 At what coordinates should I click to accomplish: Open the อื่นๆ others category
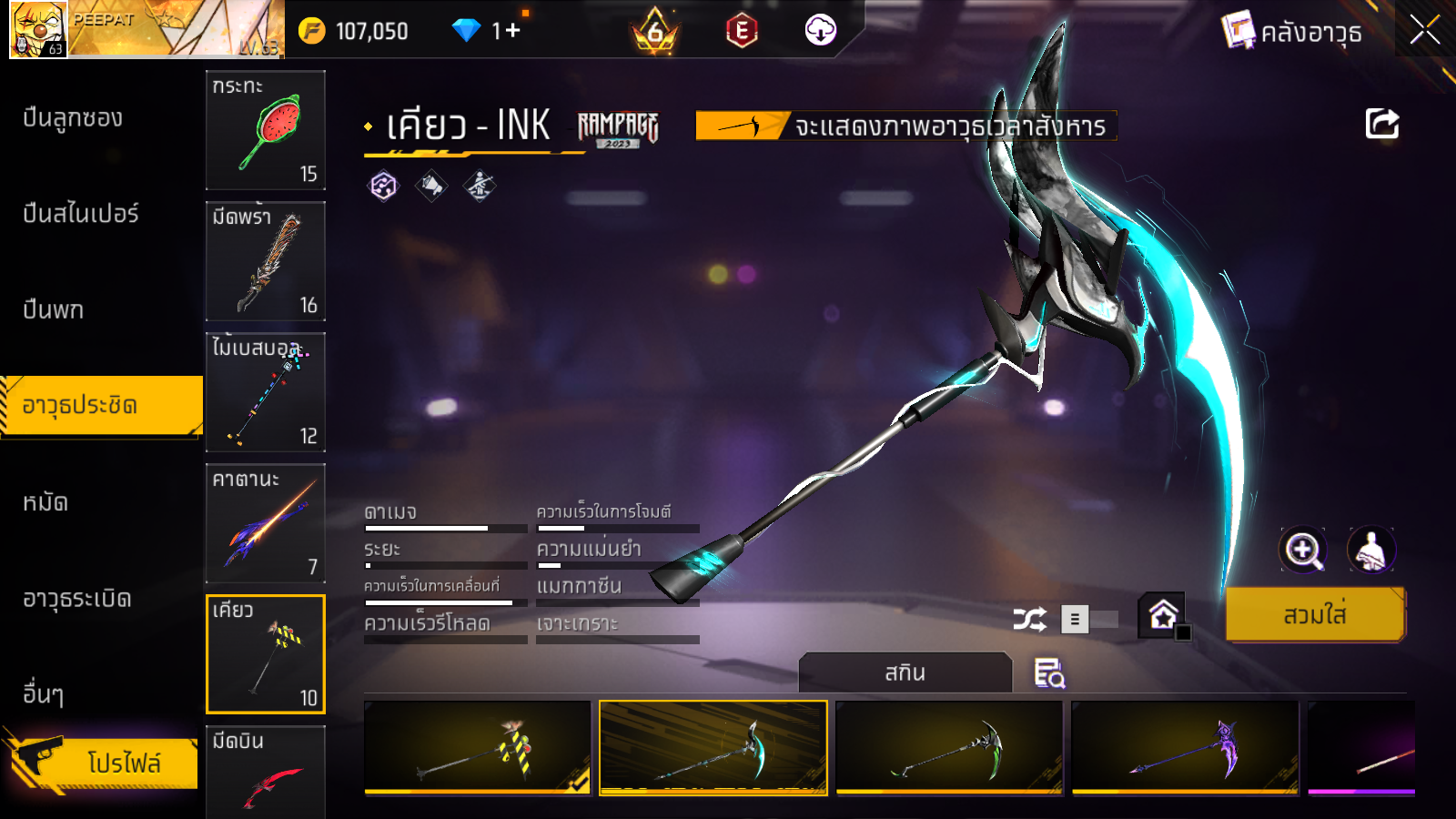pyautogui.click(x=43, y=694)
